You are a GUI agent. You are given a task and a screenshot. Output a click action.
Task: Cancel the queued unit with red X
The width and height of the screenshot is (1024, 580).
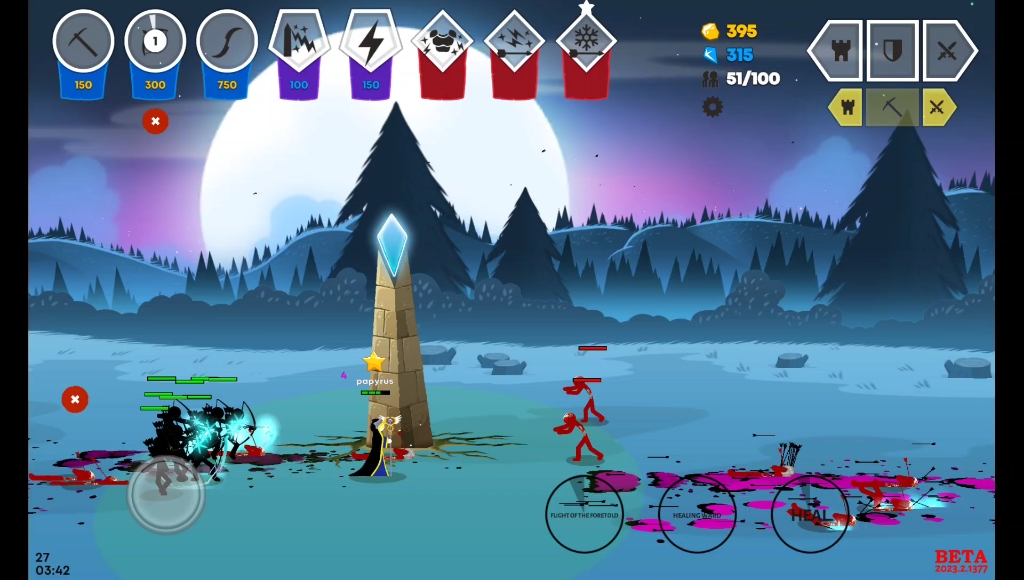(155, 121)
